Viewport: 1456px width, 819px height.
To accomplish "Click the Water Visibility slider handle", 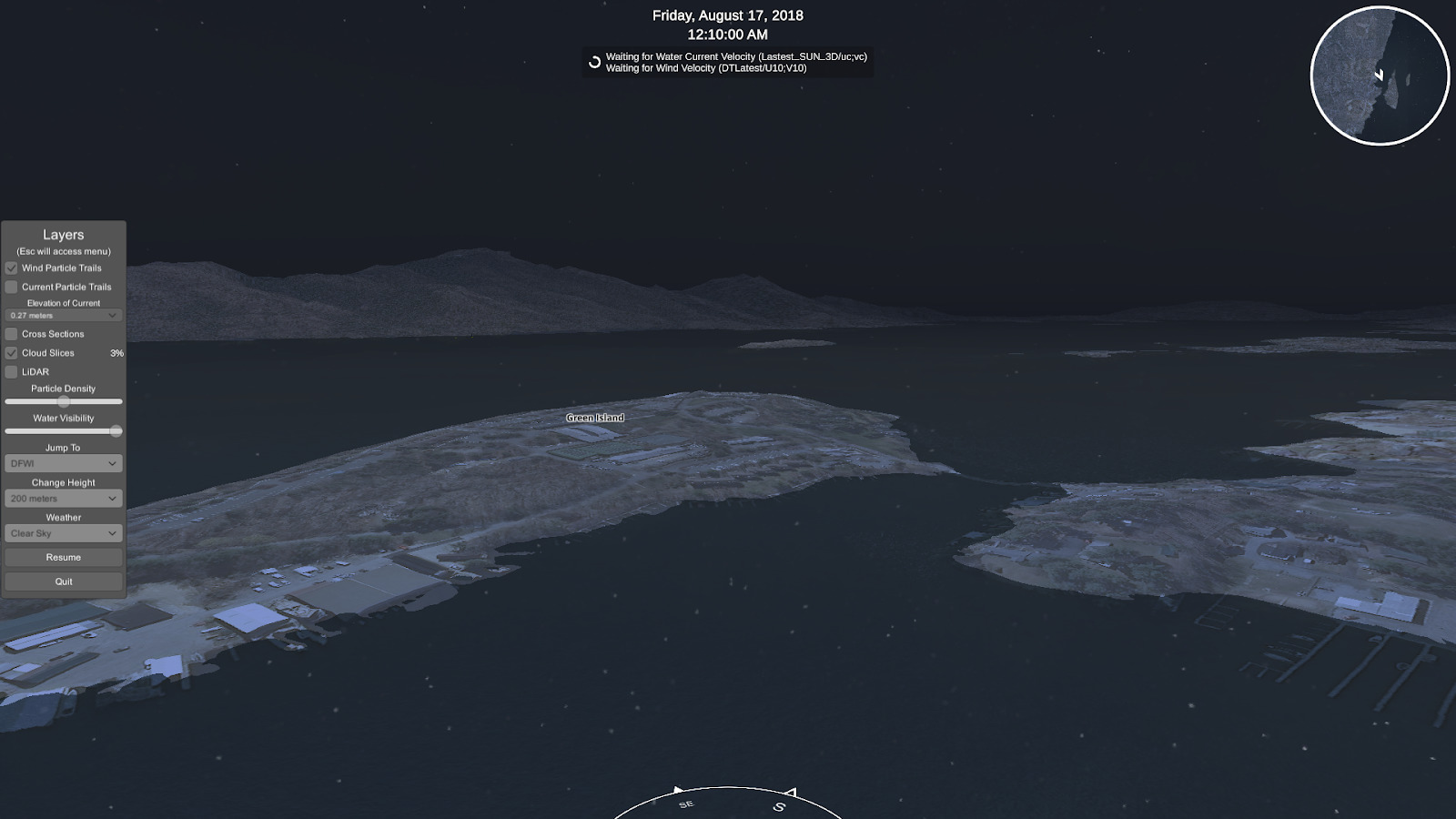I will tap(116, 431).
